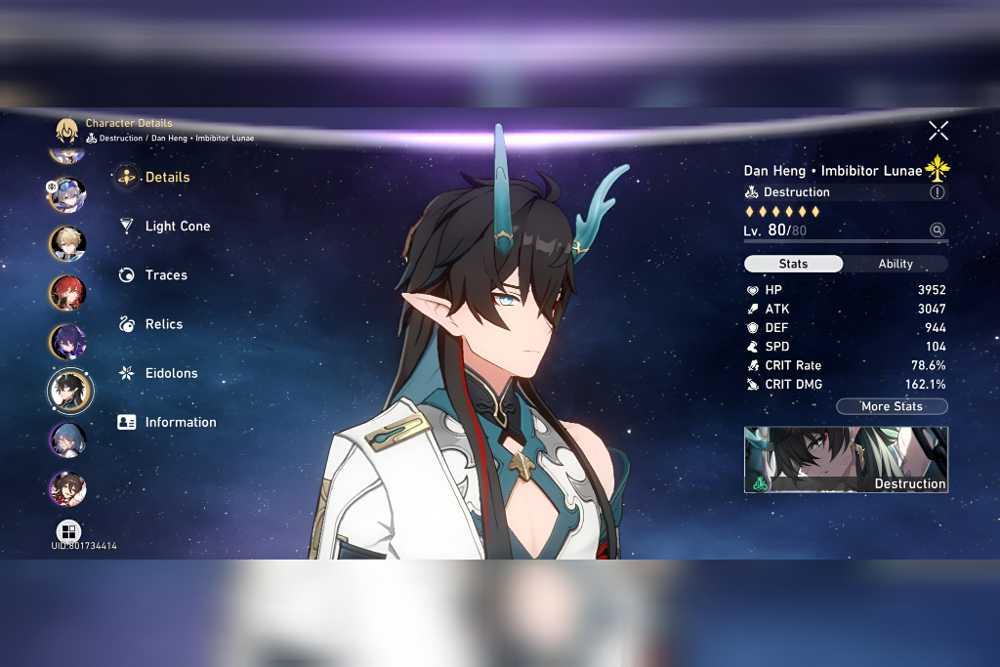The image size is (1000, 667).
Task: Select the silver-haired character portrait
Action: pyautogui.click(x=66, y=194)
